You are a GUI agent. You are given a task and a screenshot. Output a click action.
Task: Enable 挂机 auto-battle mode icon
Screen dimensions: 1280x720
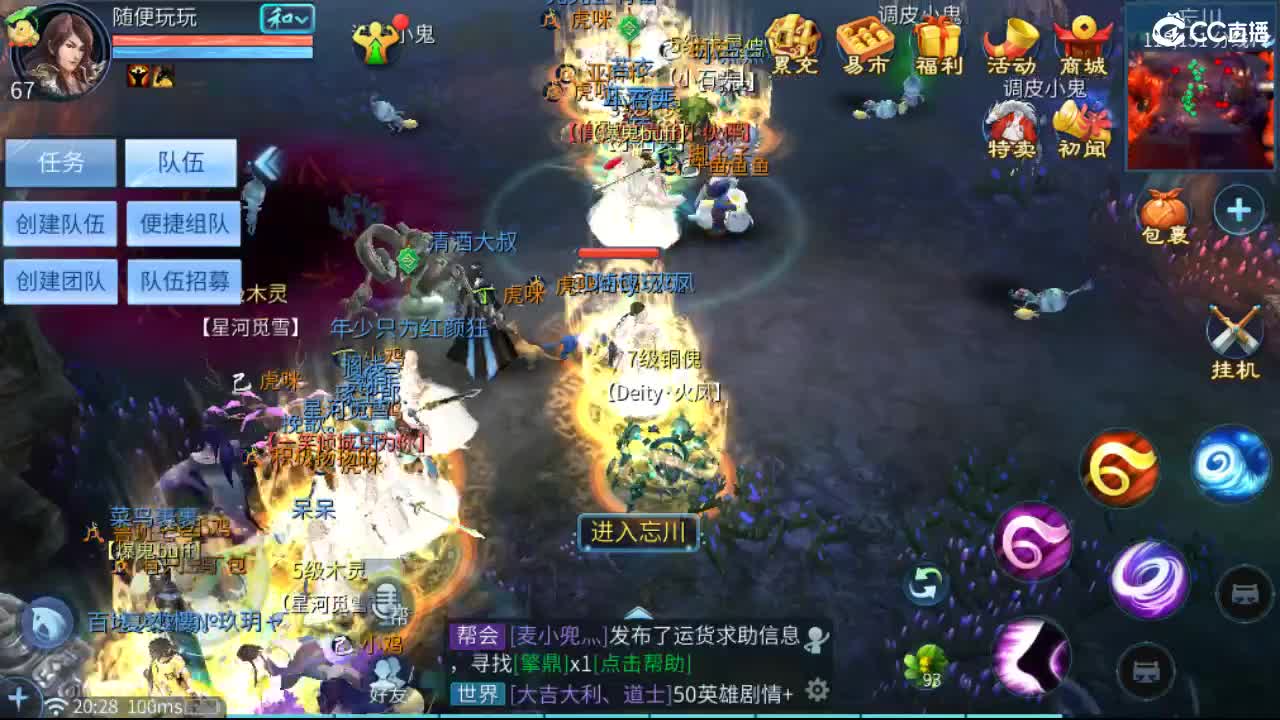click(1236, 328)
